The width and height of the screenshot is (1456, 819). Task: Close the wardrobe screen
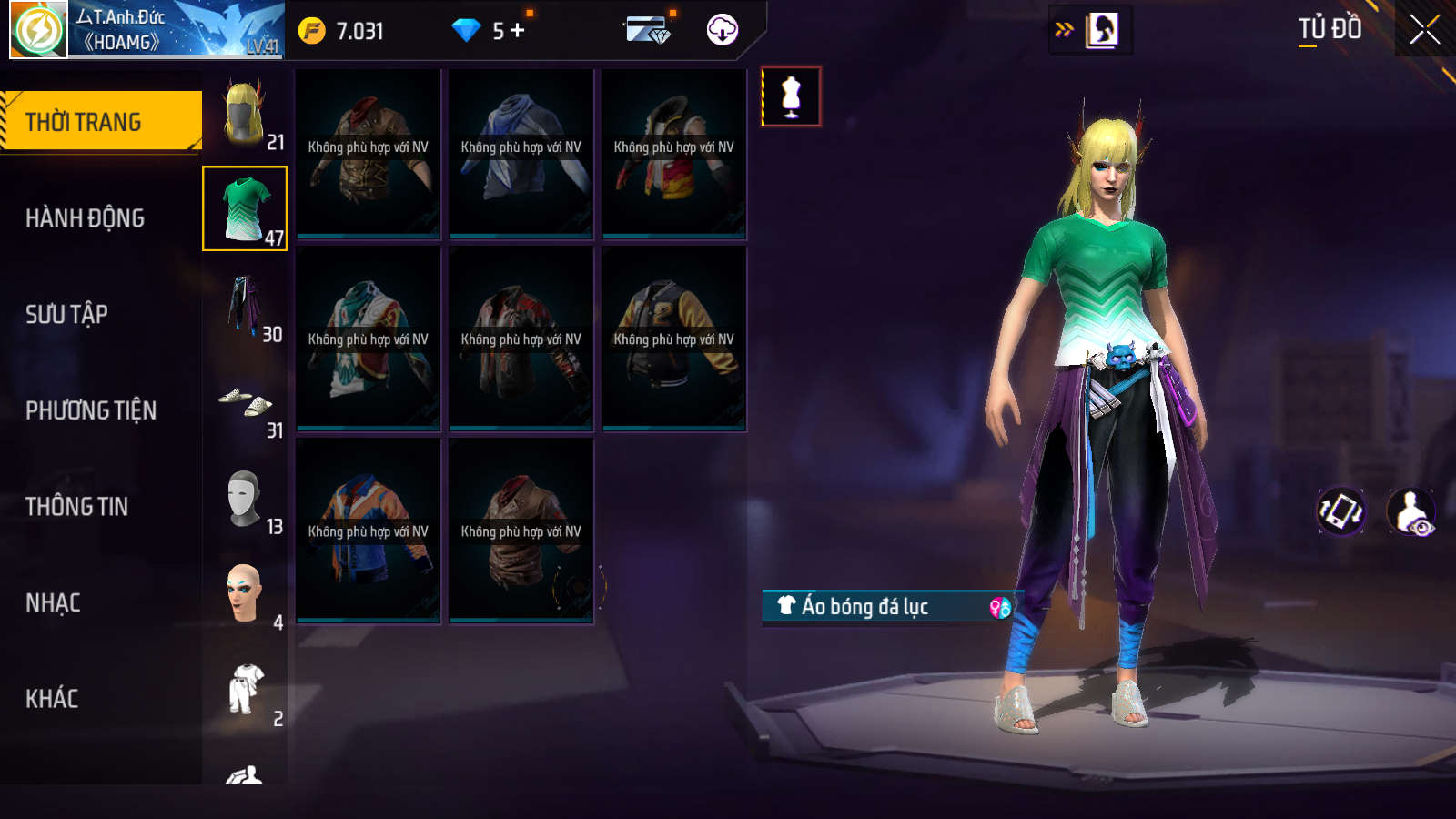pyautogui.click(x=1424, y=30)
